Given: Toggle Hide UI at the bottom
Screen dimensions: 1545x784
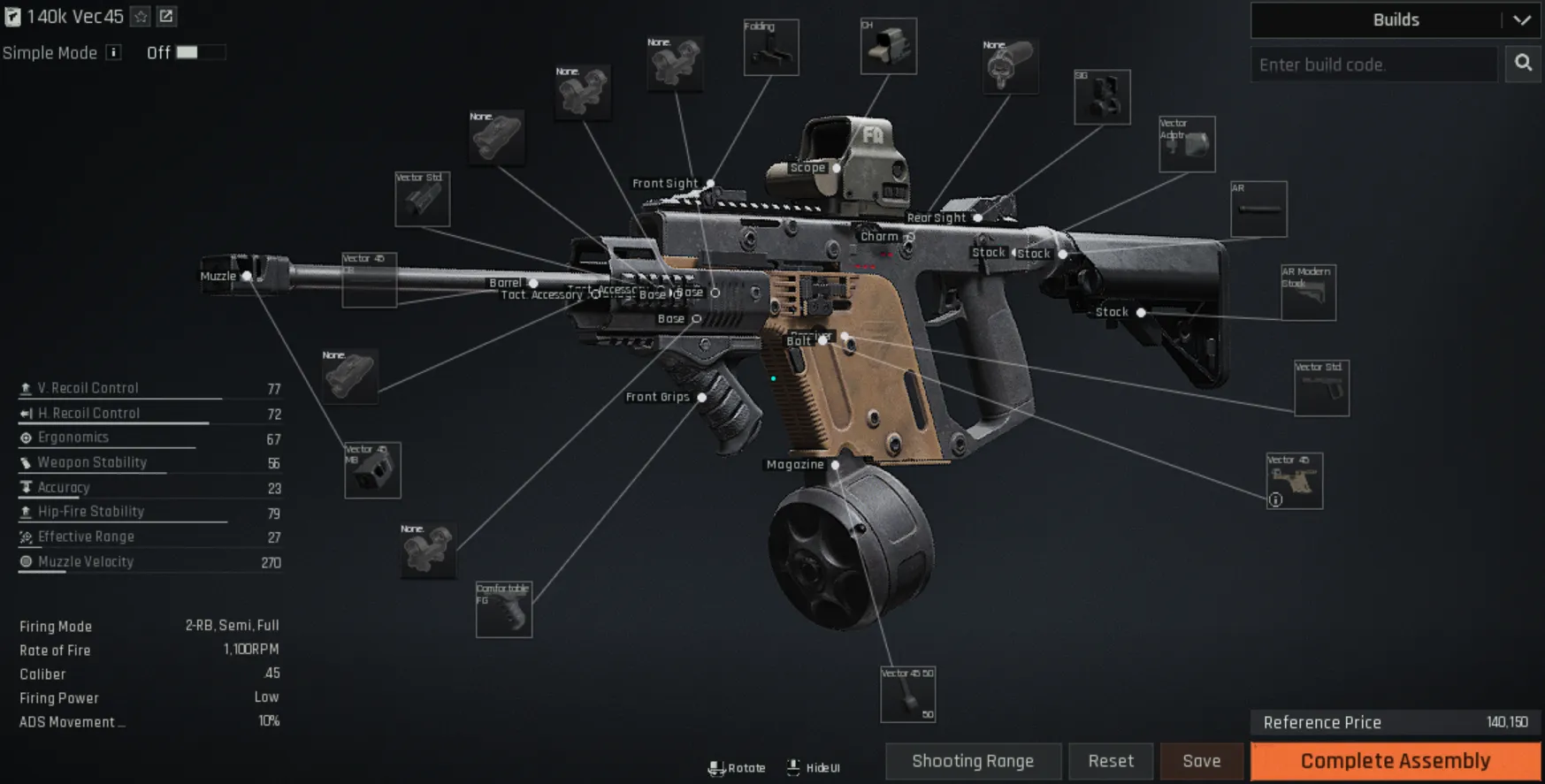Looking at the screenshot, I should pyautogui.click(x=812, y=767).
